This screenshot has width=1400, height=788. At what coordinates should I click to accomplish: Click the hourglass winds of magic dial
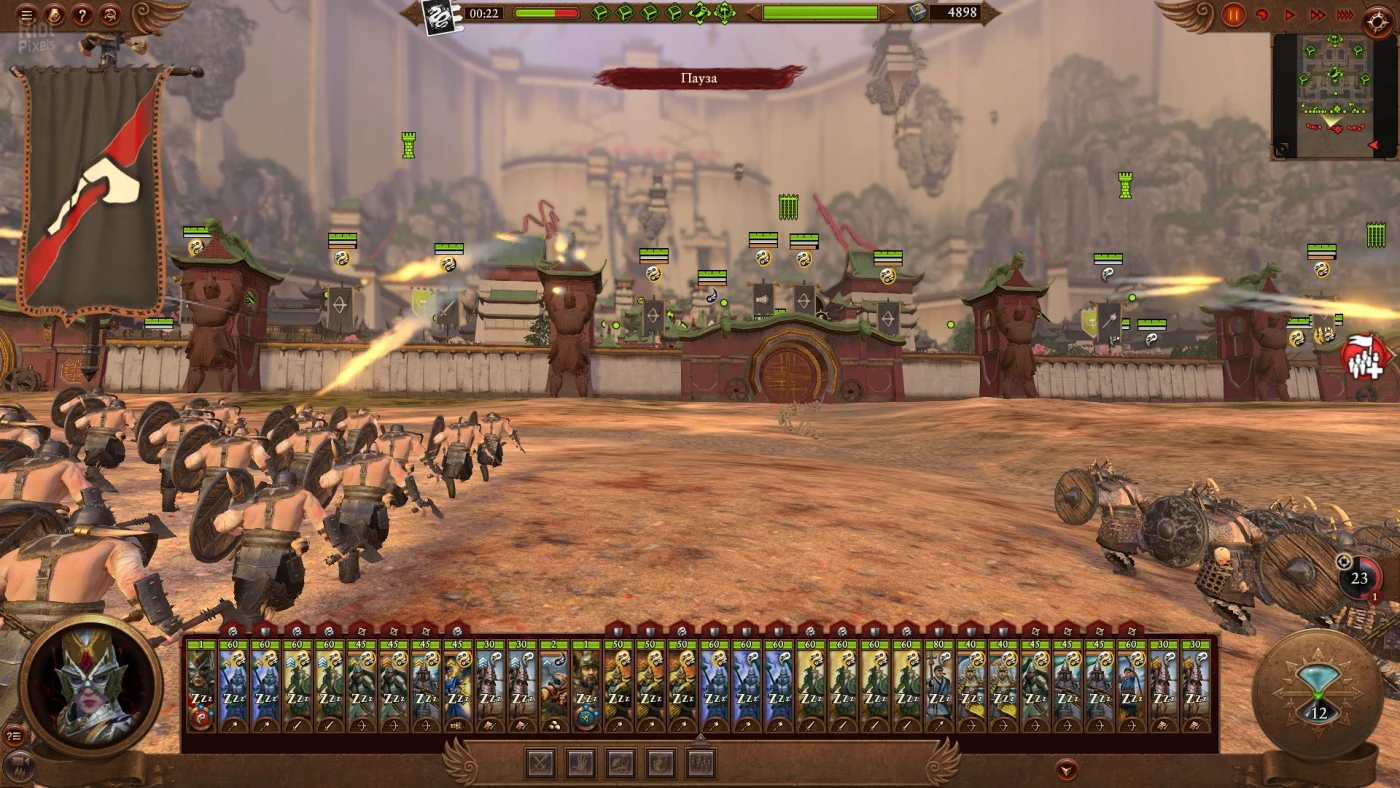click(x=1317, y=693)
